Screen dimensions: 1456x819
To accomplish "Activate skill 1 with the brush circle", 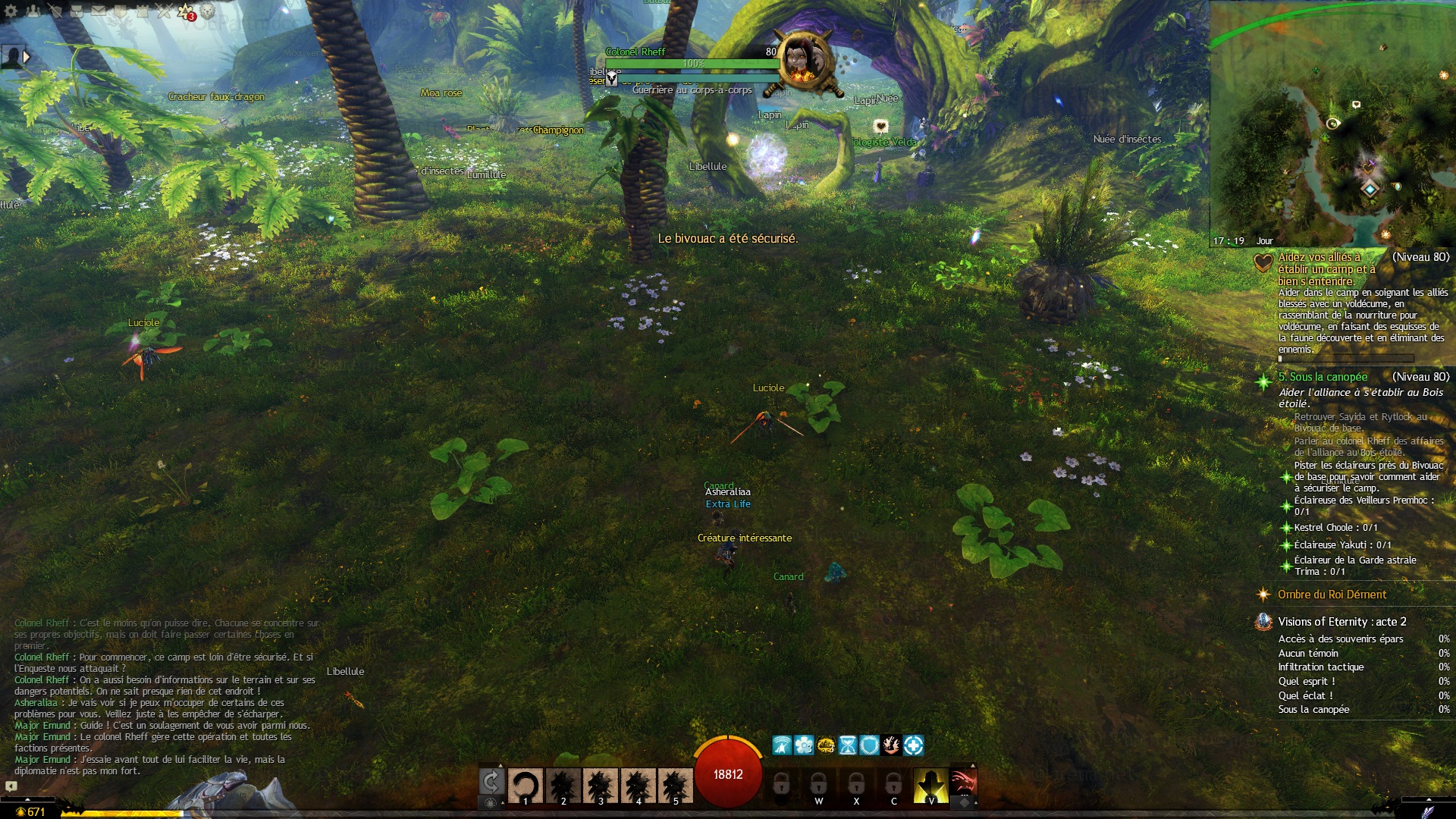I will click(x=525, y=786).
